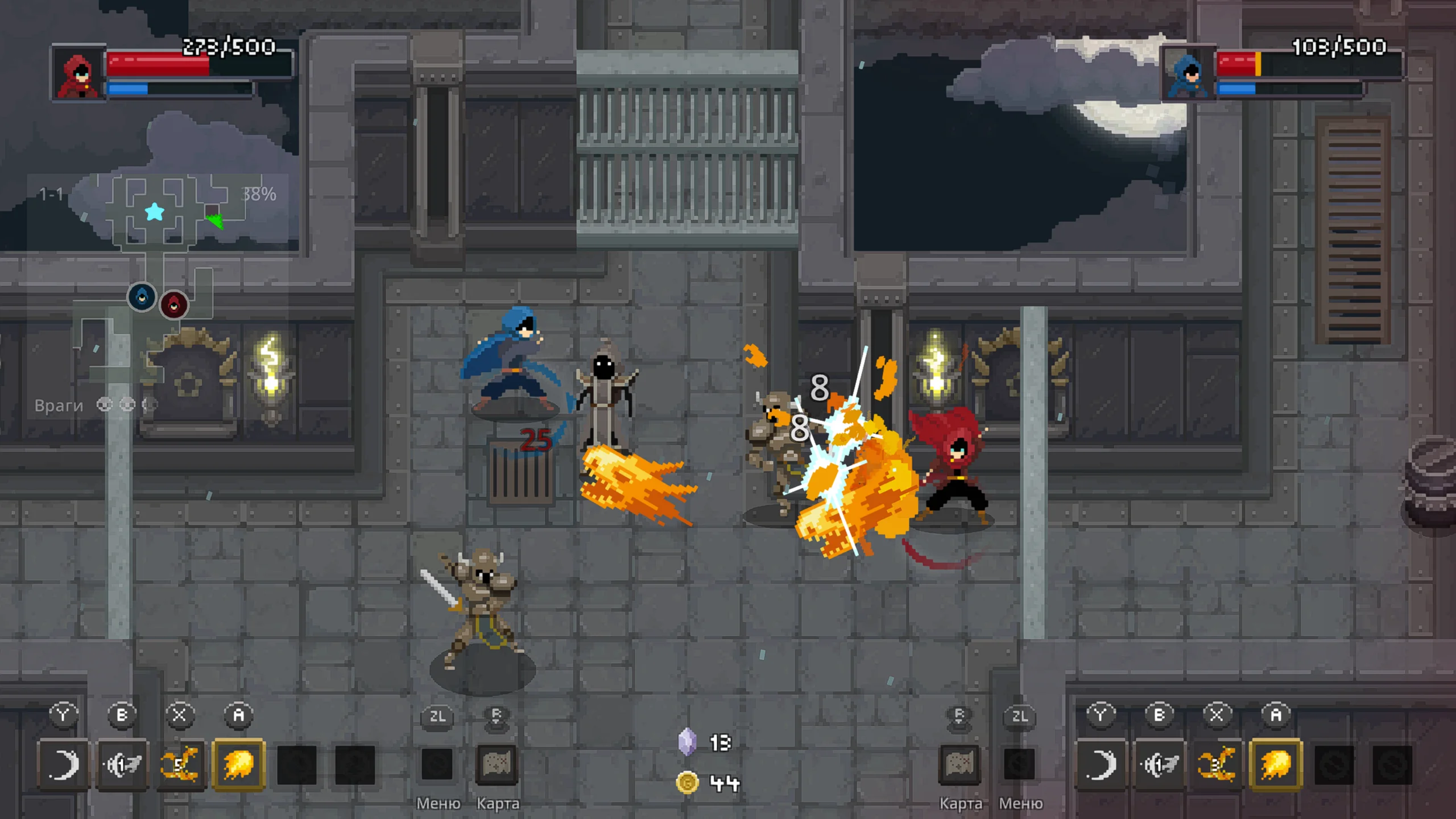1456x819 pixels.
Task: Select the blue wizard's crescent slash ability
Action: click(1101, 764)
